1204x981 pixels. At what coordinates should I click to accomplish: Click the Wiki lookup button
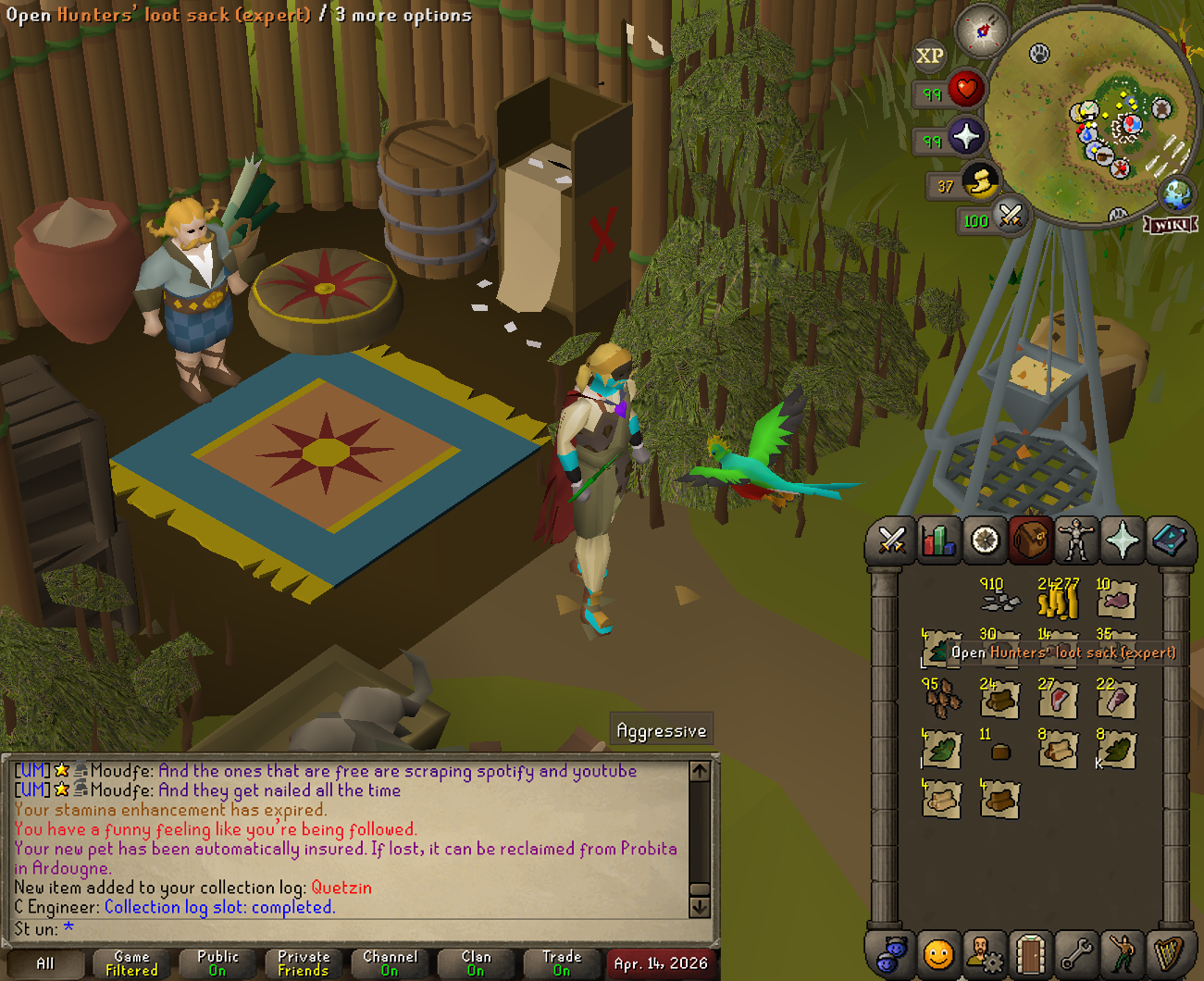pyautogui.click(x=1171, y=224)
